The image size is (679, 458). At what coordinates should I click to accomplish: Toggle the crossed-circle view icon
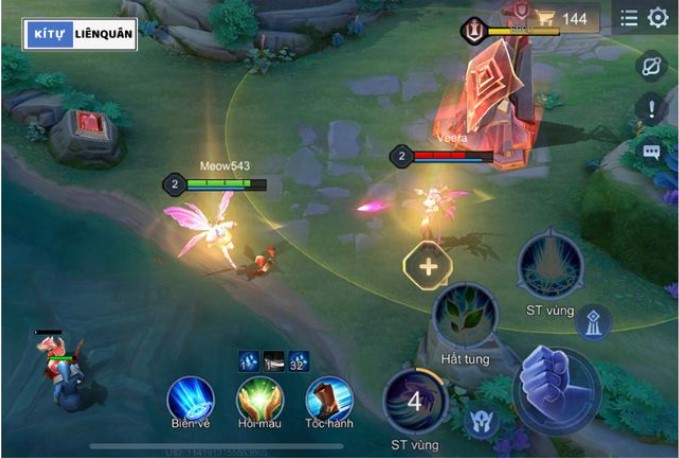[652, 66]
